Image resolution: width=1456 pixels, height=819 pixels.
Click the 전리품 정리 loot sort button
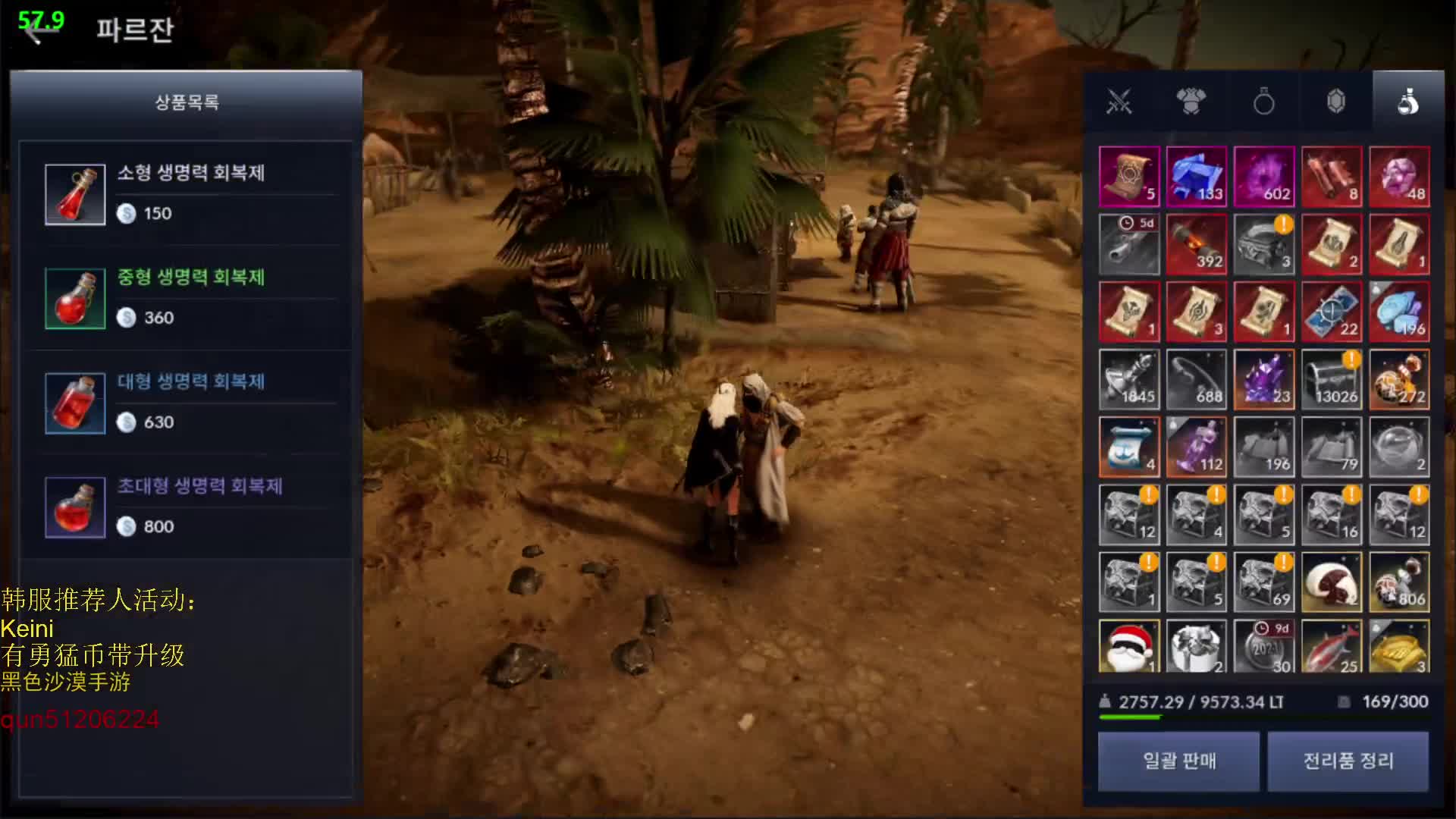(x=1348, y=761)
